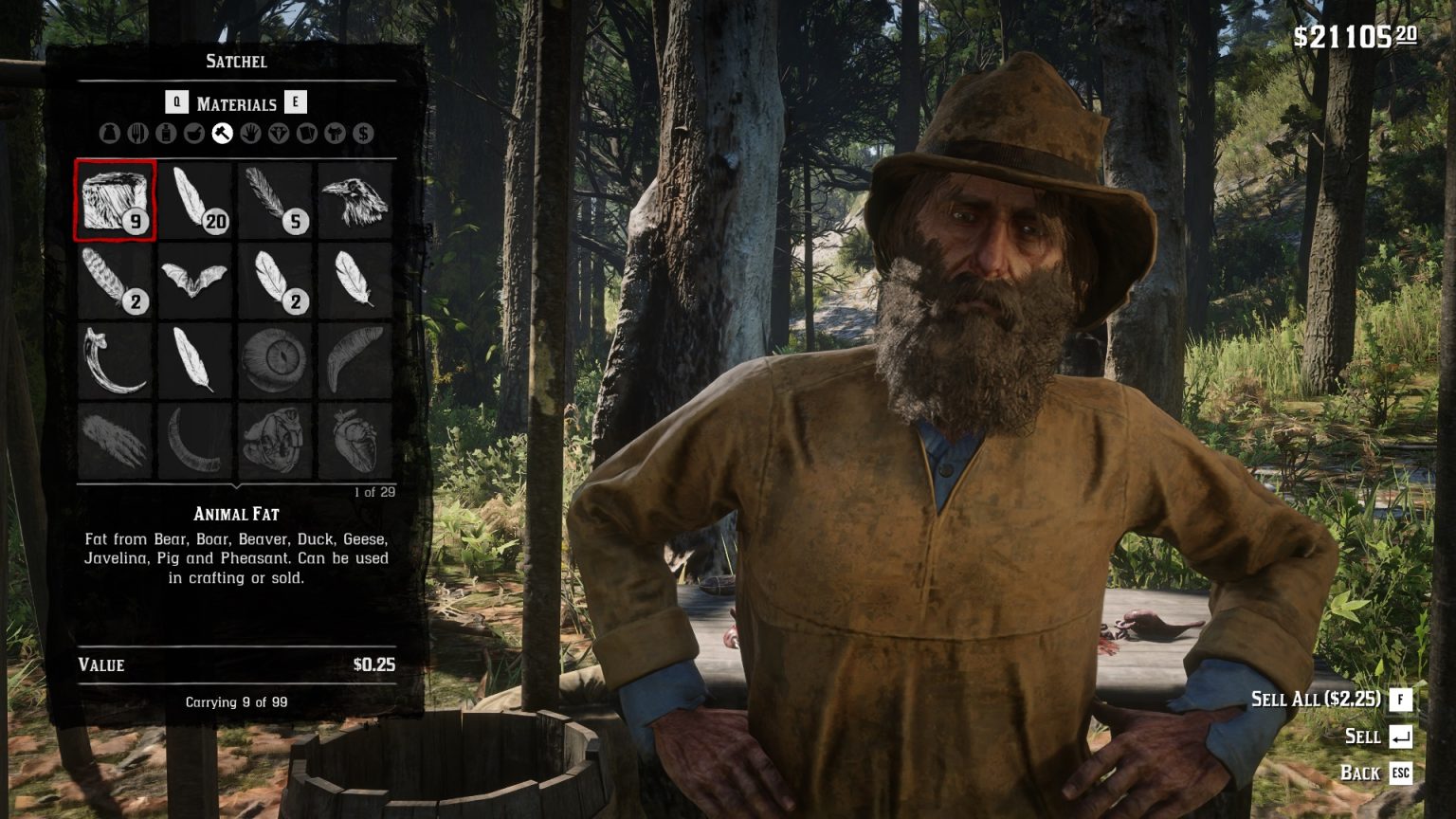Click the eyeball material item
This screenshot has height=819, width=1456.
click(275, 361)
